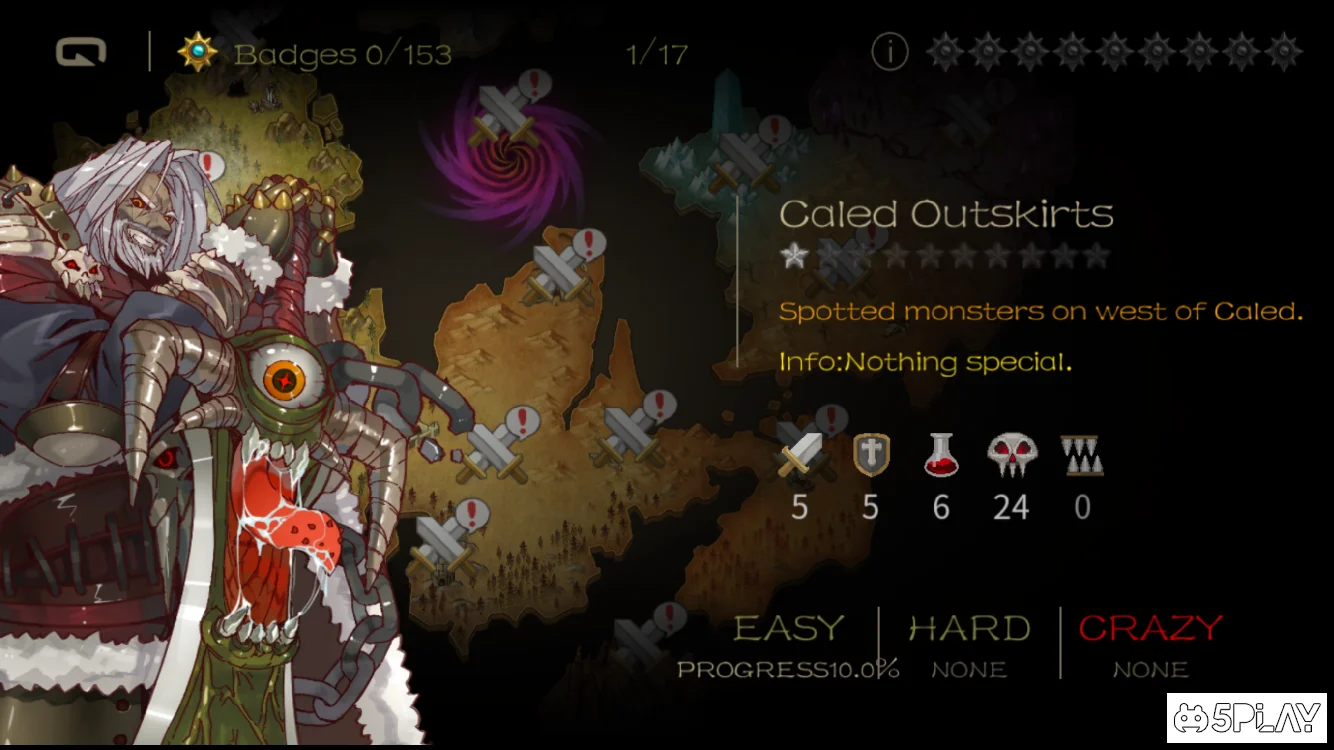Select EASY difficulty
The width and height of the screenshot is (1334, 750).
tap(789, 629)
